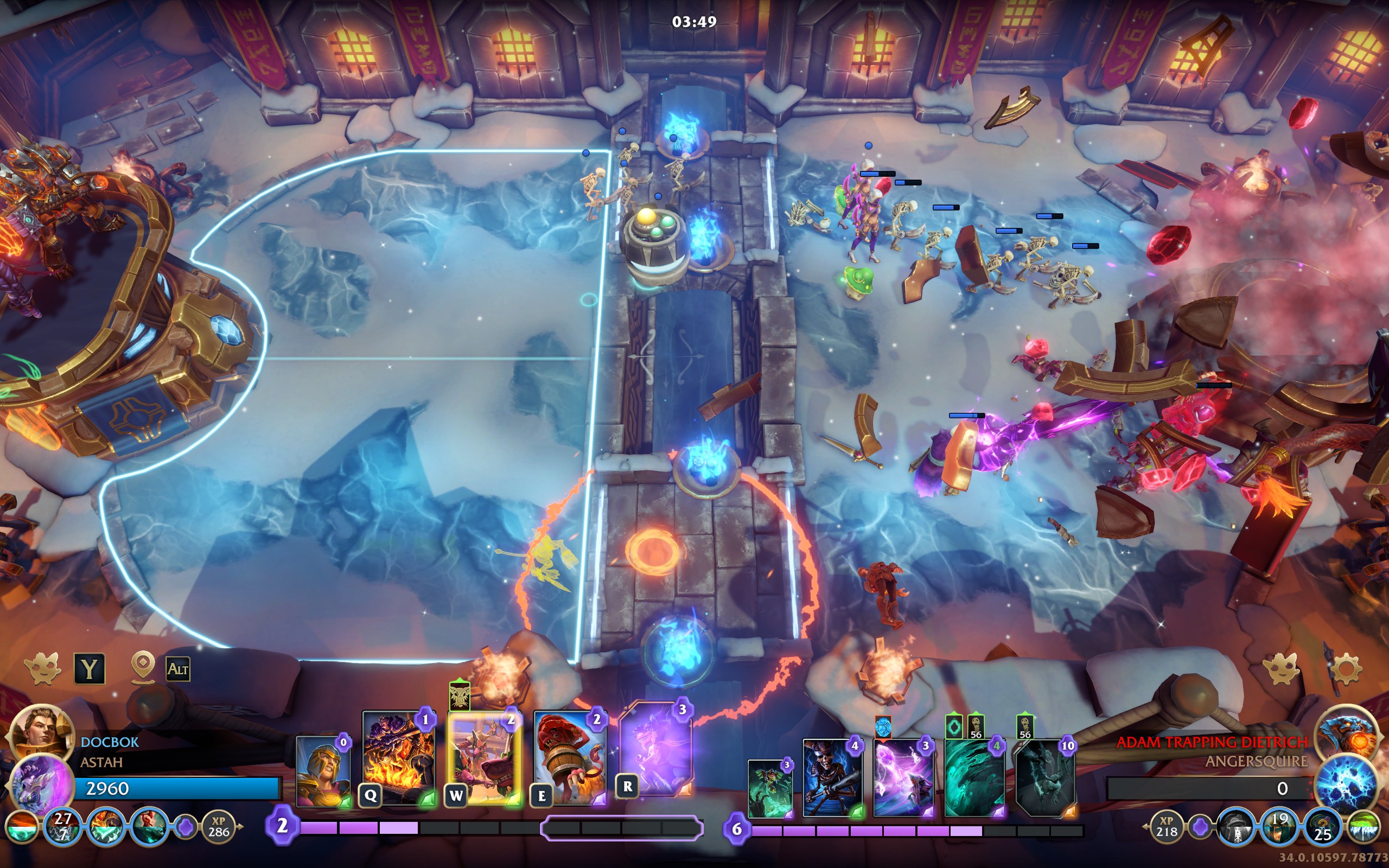
Task: Play the highlighted rat riders card on W
Action: click(485, 758)
